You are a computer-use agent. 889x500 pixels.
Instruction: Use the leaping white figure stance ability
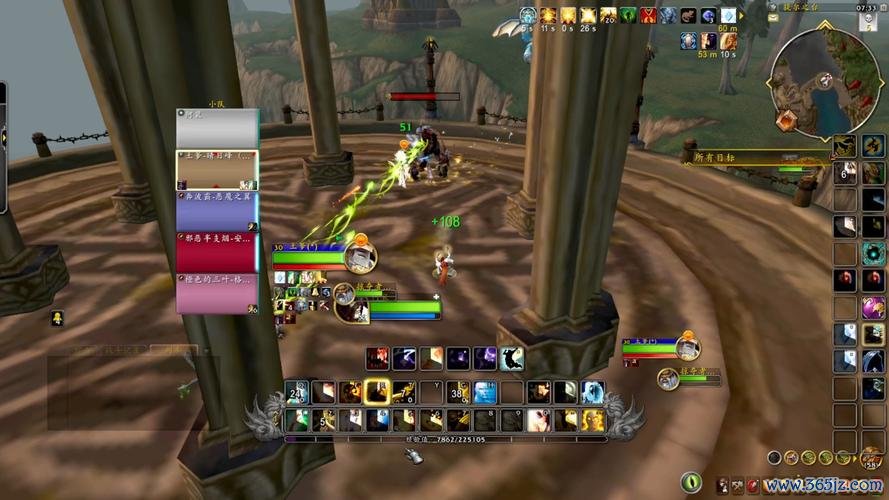511,358
